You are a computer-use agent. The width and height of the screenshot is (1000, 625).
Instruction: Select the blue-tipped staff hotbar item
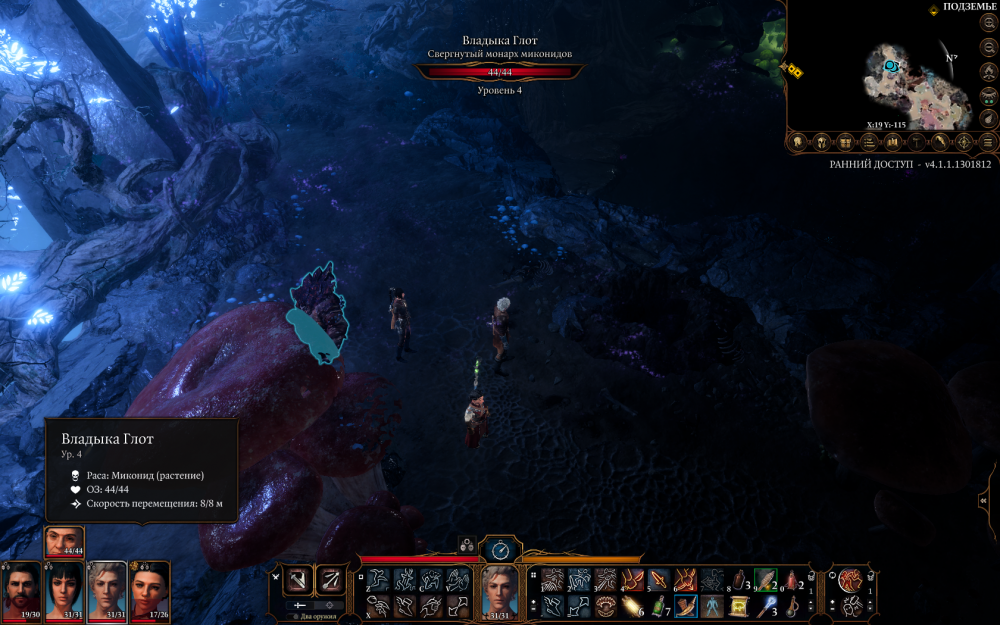click(767, 606)
